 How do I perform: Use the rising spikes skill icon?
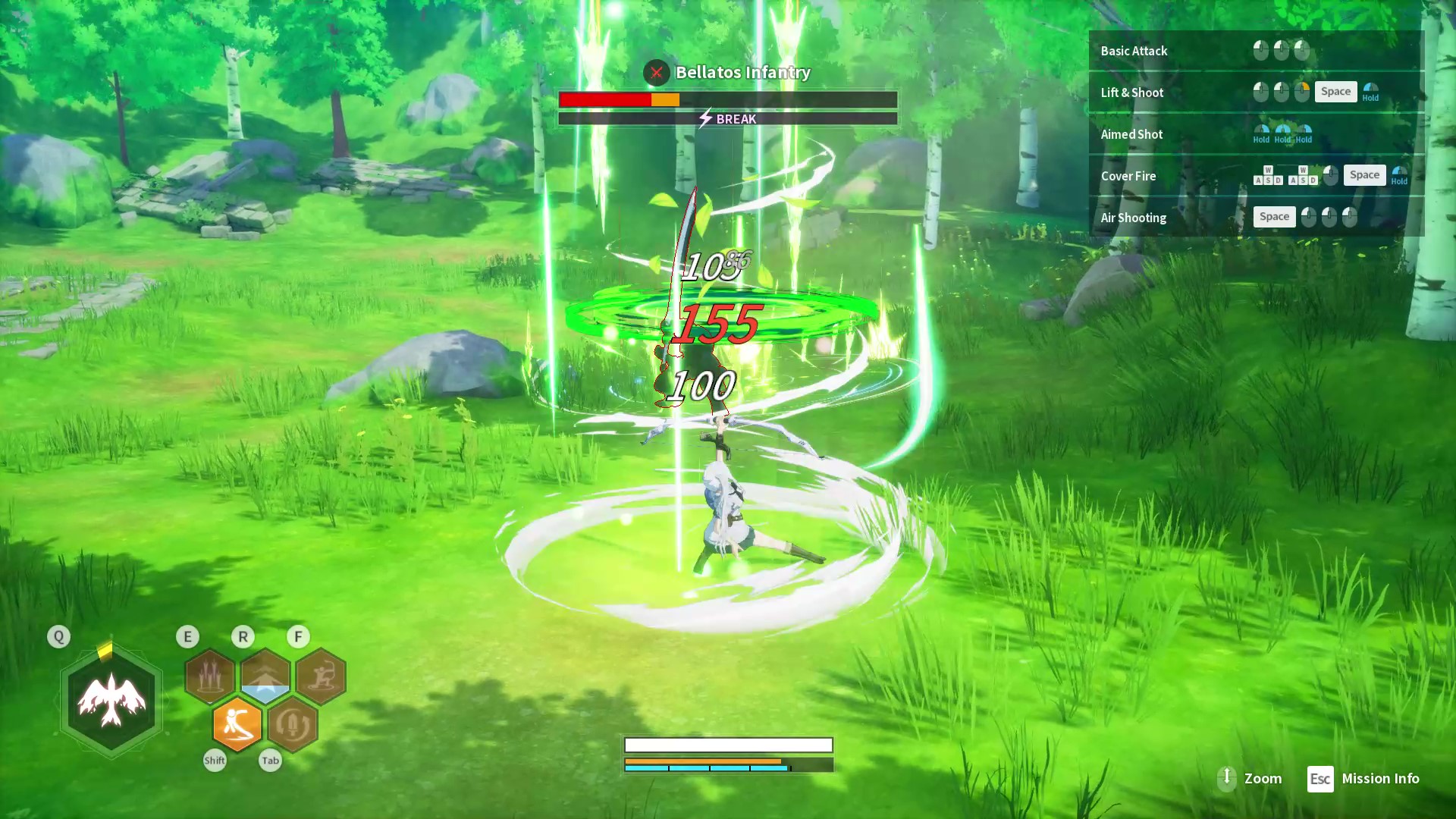[210, 676]
